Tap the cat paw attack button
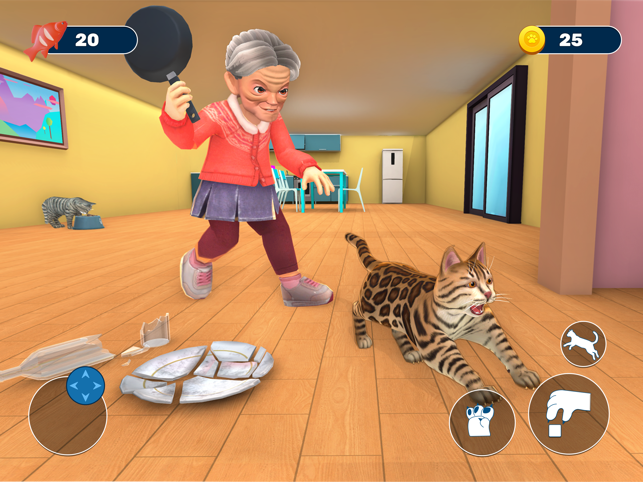643x482 pixels. (x=482, y=423)
